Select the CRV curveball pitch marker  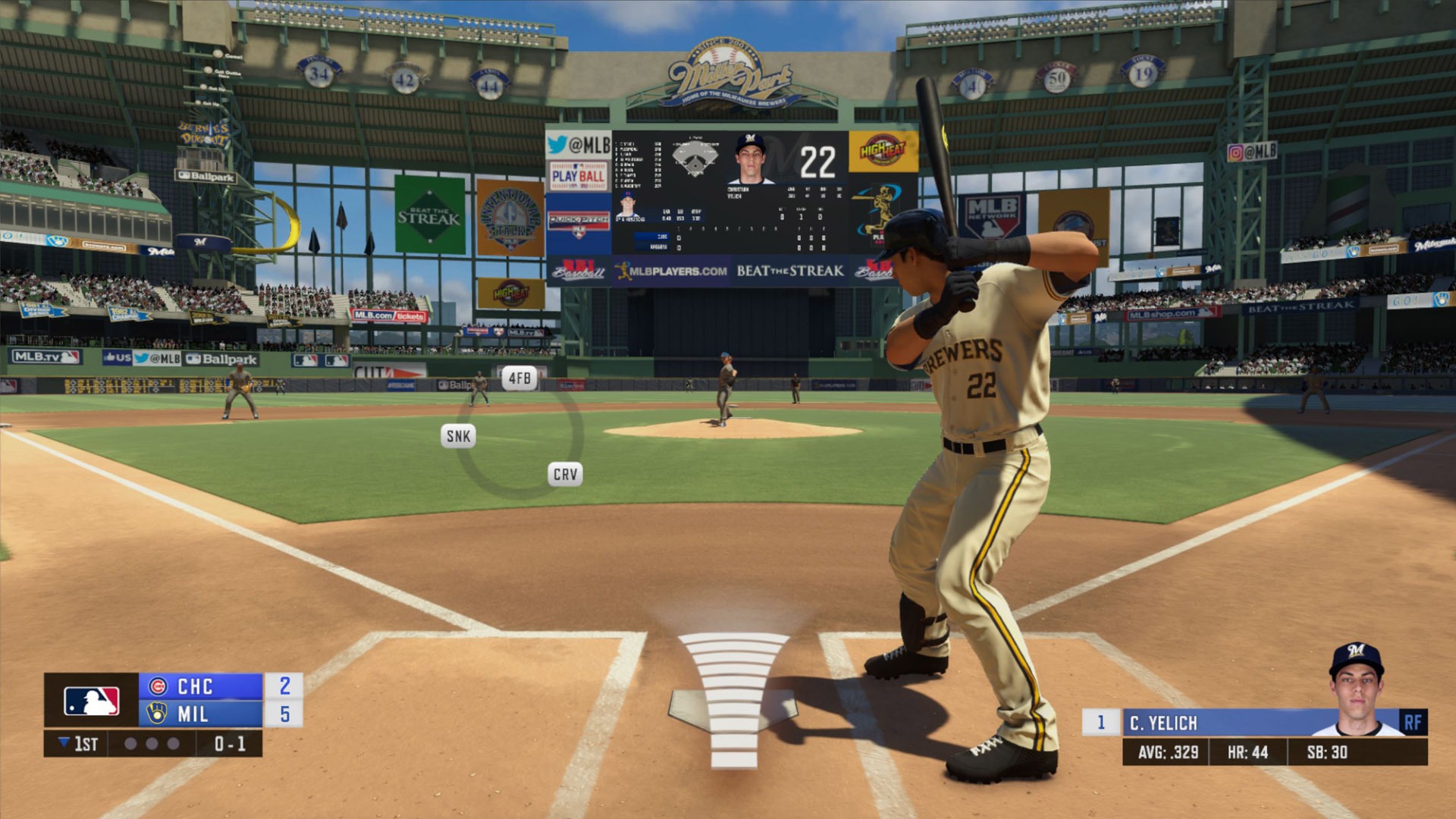click(564, 475)
